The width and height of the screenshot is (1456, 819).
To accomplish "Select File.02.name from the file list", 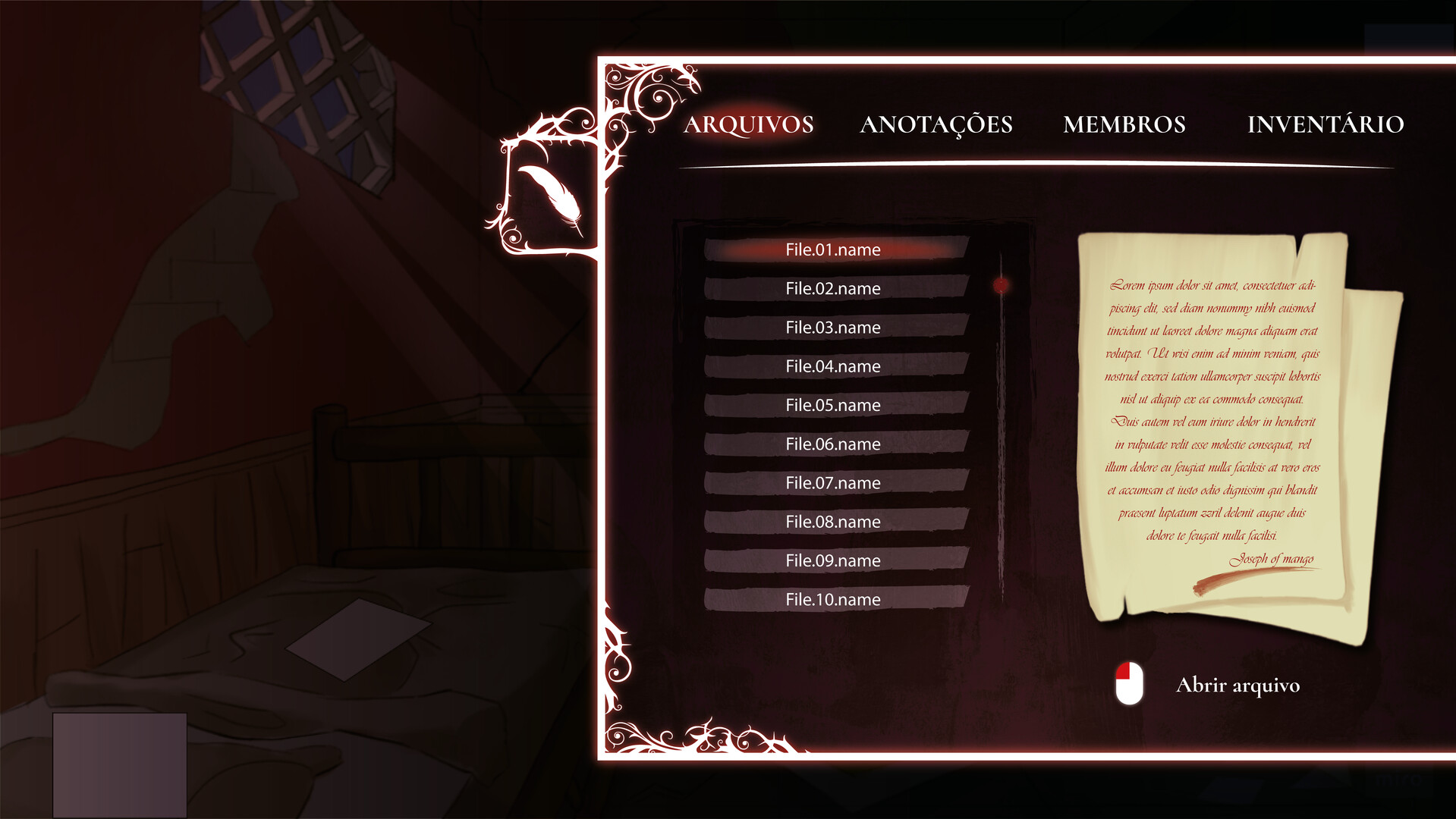I will (x=832, y=288).
